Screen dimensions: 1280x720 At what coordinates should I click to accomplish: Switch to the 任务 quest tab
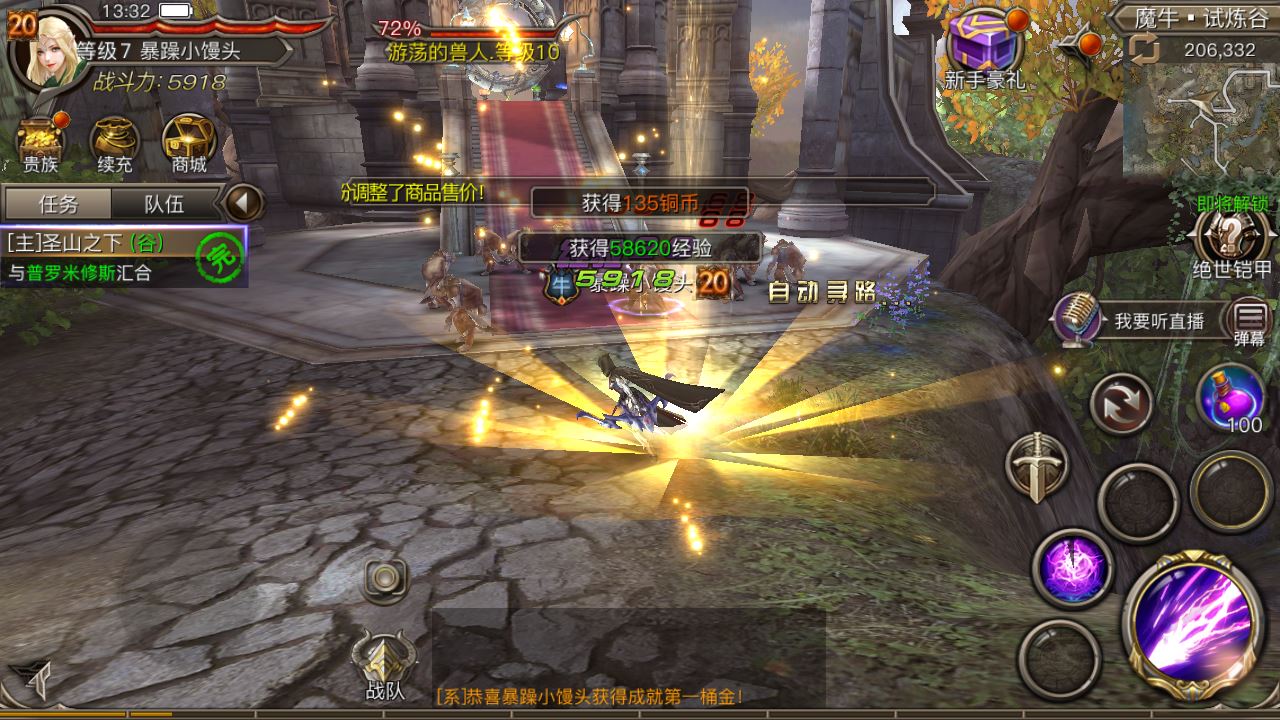(x=58, y=204)
